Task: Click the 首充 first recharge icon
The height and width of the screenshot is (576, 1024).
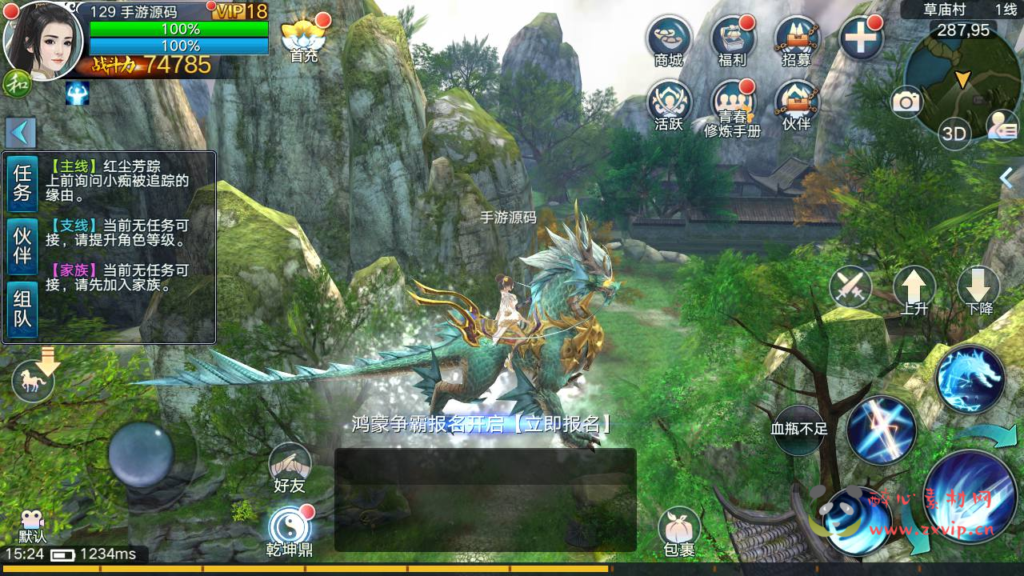Action: tap(302, 40)
